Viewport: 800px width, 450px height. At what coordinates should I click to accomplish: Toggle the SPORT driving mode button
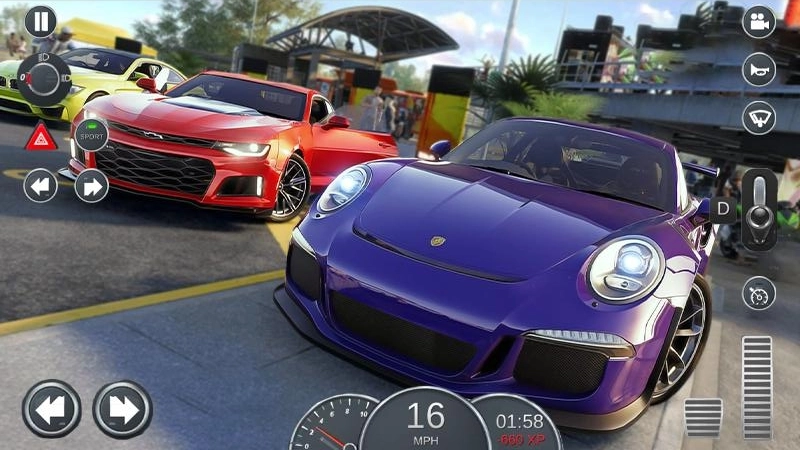[x=92, y=134]
